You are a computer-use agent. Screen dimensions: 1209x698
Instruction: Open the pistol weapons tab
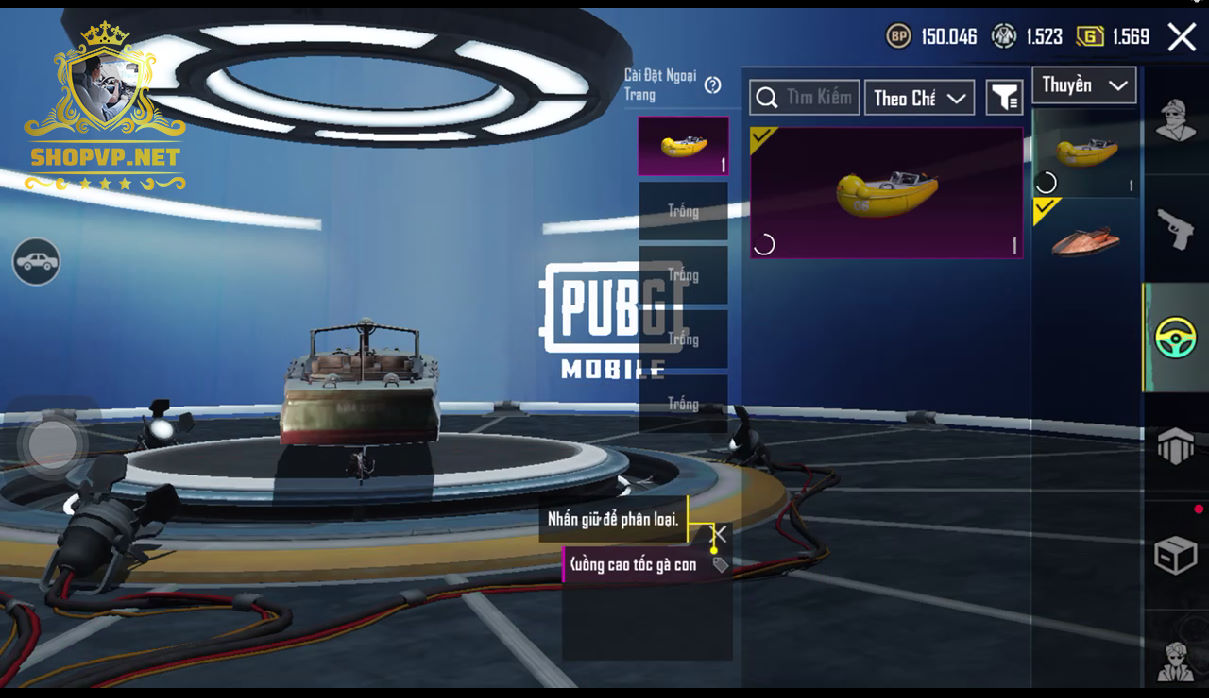click(x=1176, y=229)
